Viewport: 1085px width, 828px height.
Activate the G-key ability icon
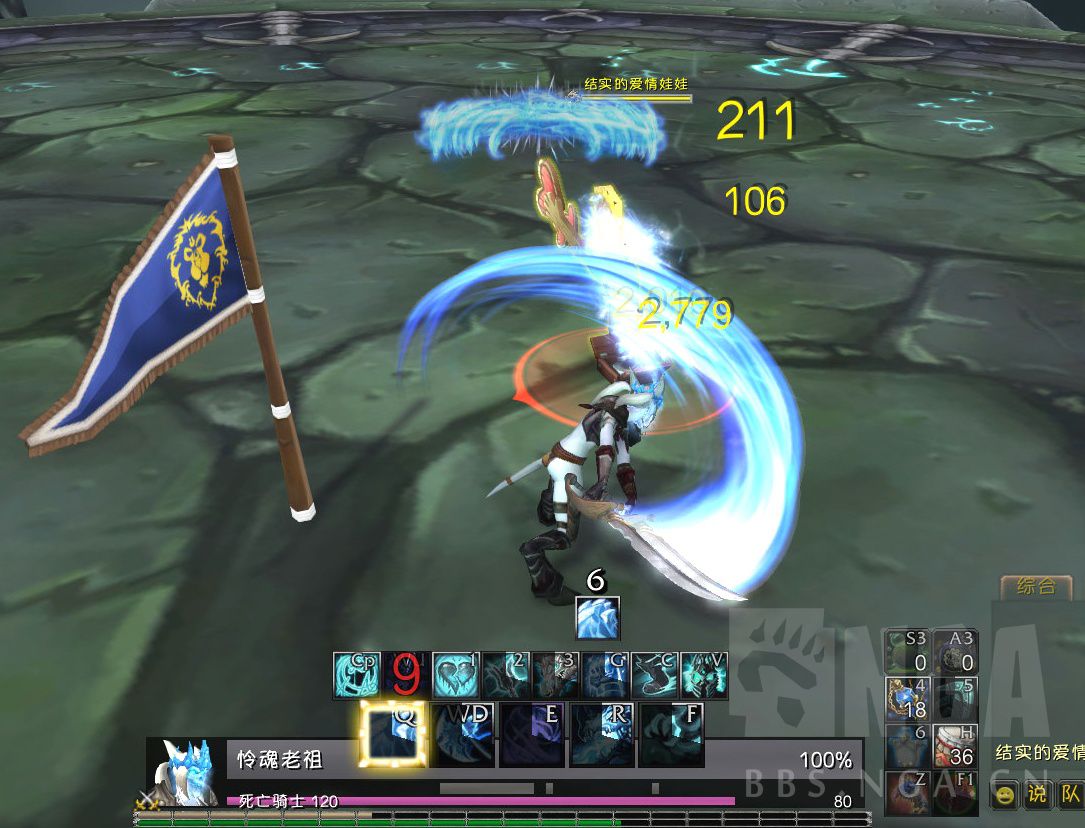click(x=605, y=675)
